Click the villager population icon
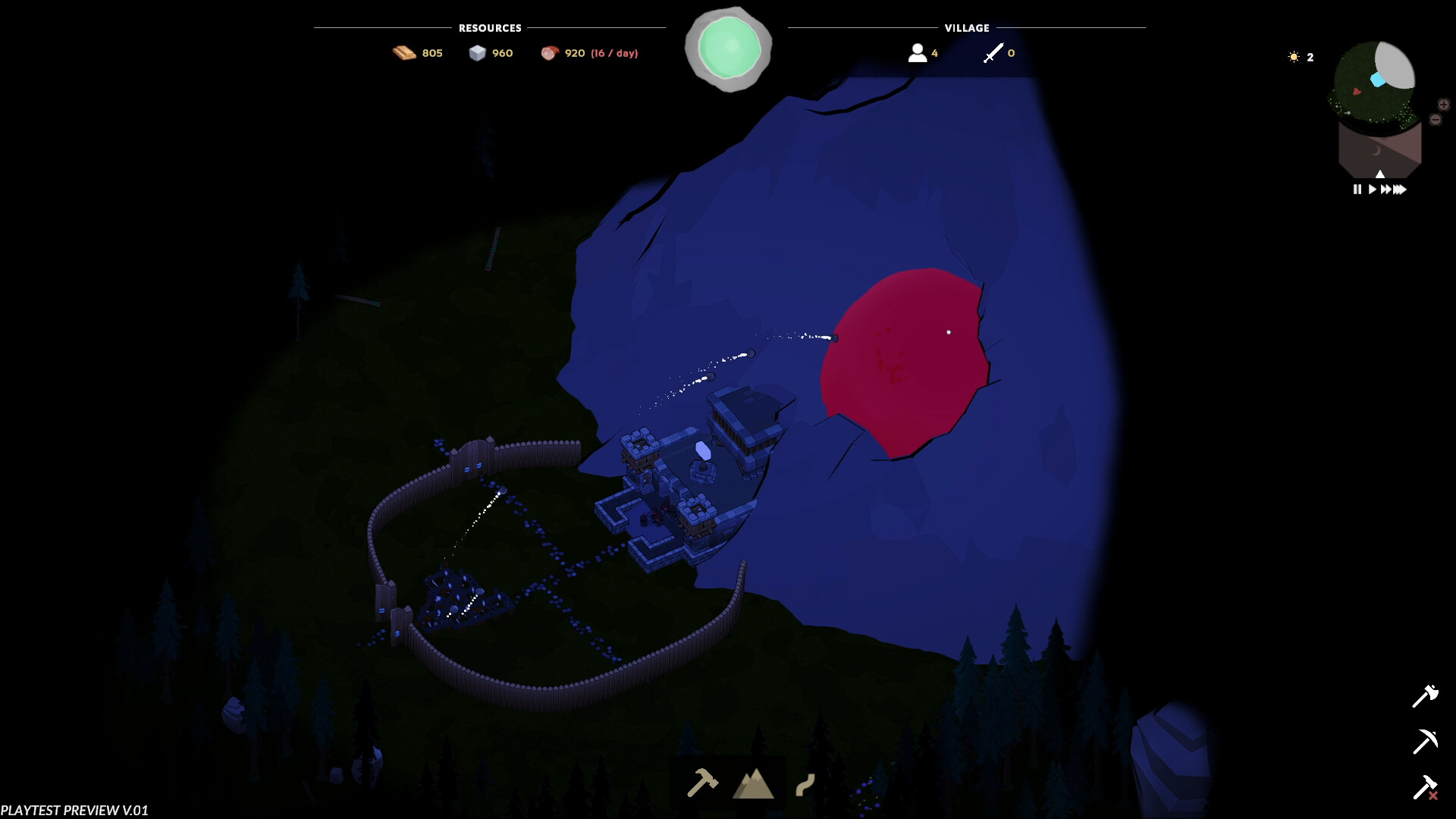Screen dimensions: 1456x819 [916, 52]
